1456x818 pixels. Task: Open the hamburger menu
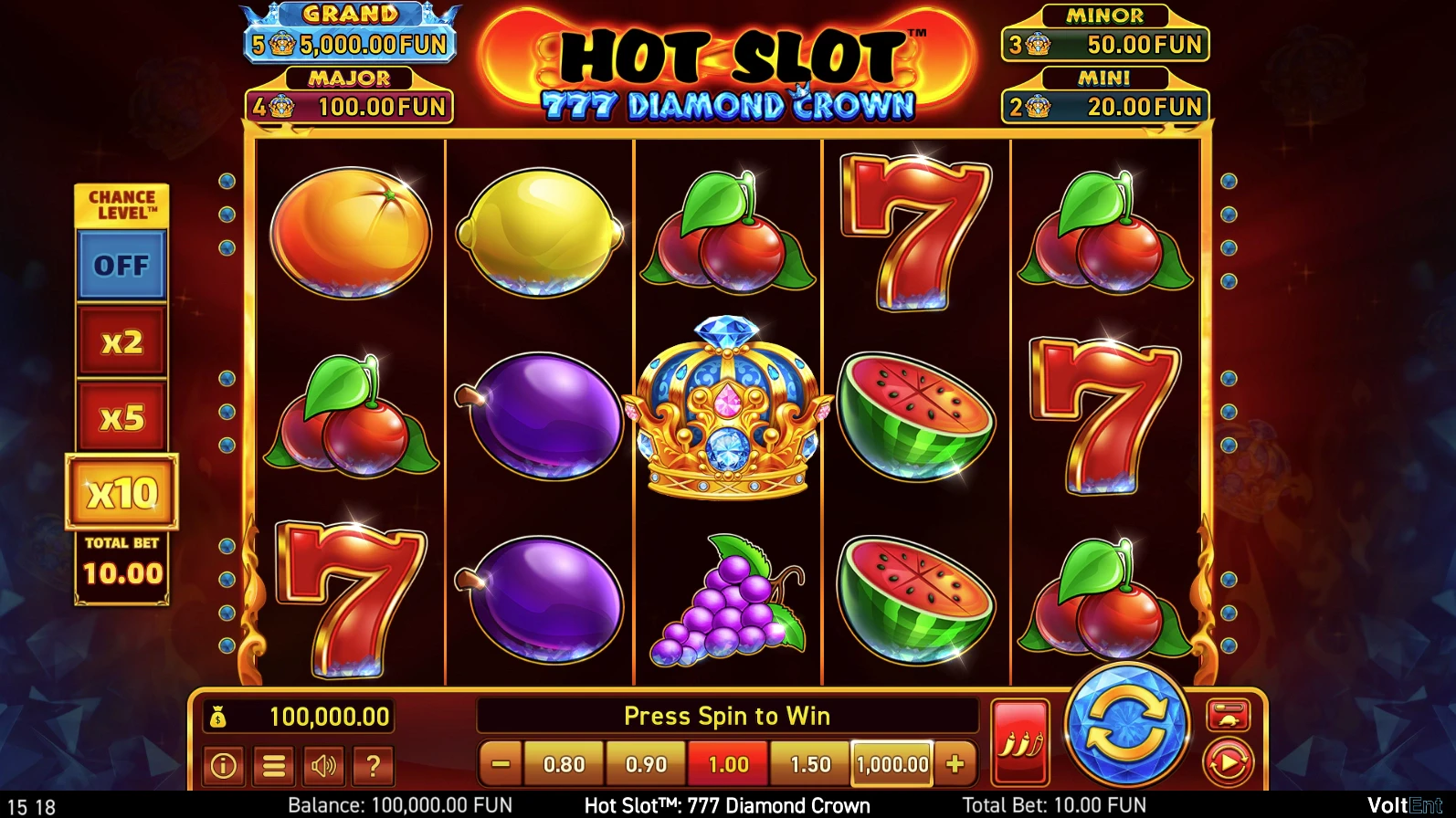coord(274,765)
